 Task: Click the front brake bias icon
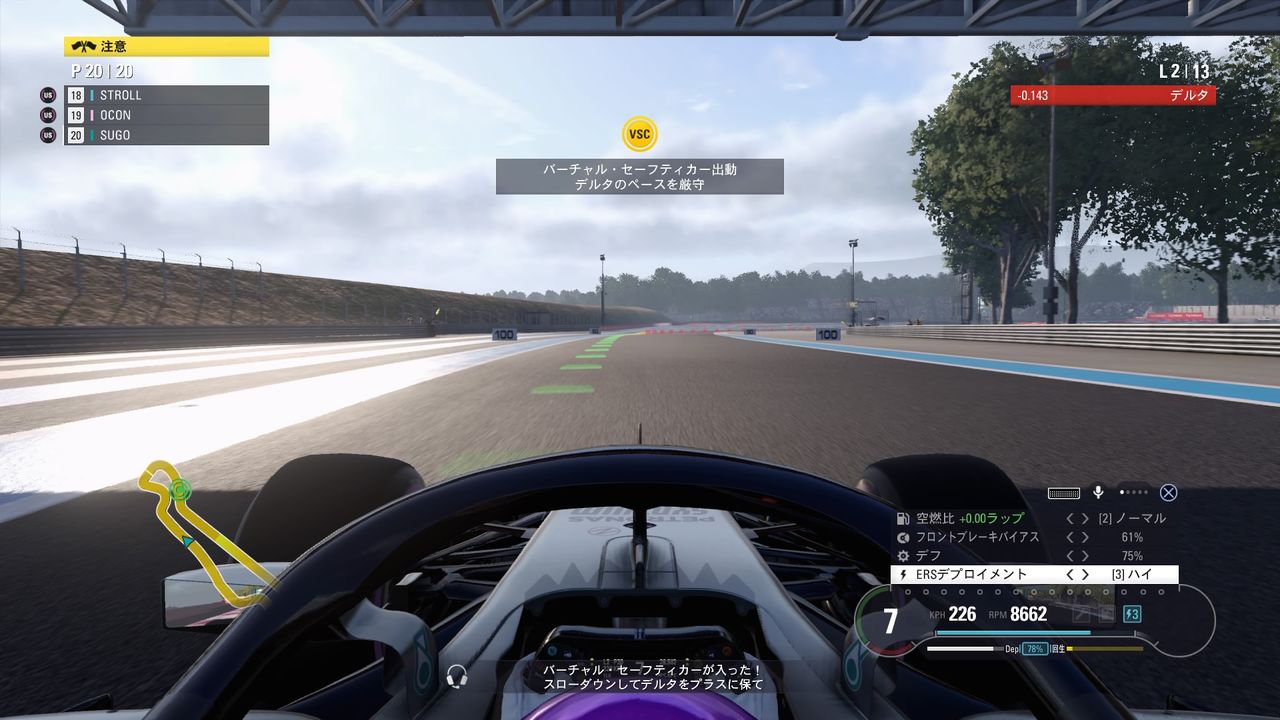(903, 537)
